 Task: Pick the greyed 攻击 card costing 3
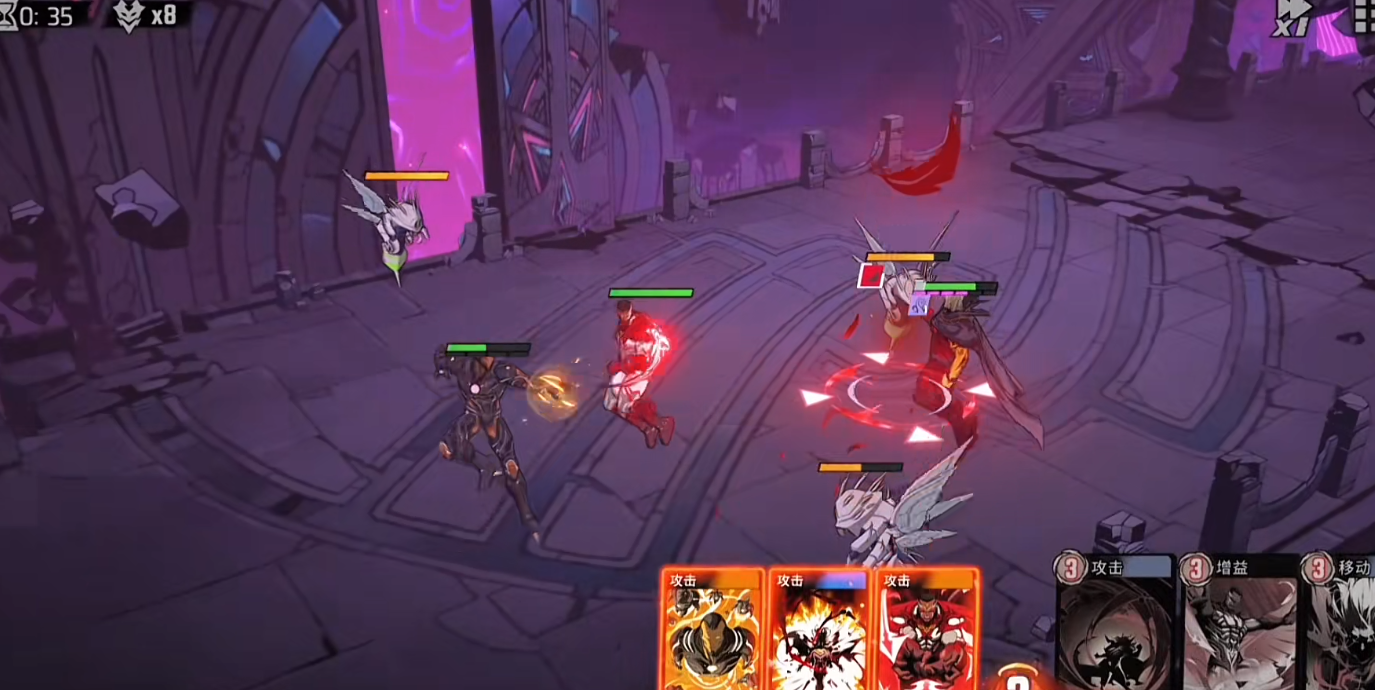click(x=1117, y=625)
